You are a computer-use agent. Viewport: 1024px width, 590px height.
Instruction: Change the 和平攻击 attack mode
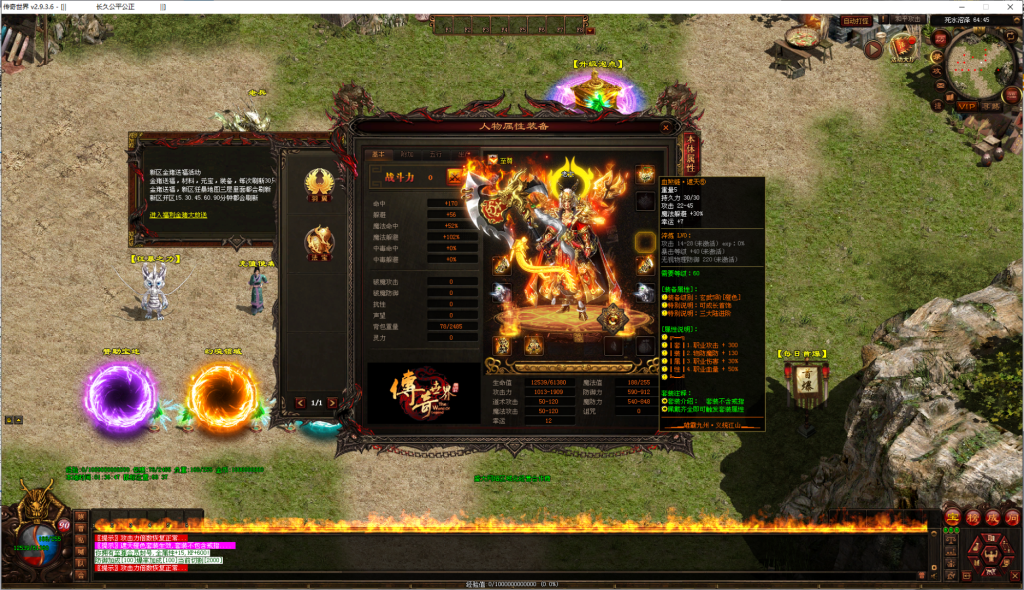coord(906,19)
